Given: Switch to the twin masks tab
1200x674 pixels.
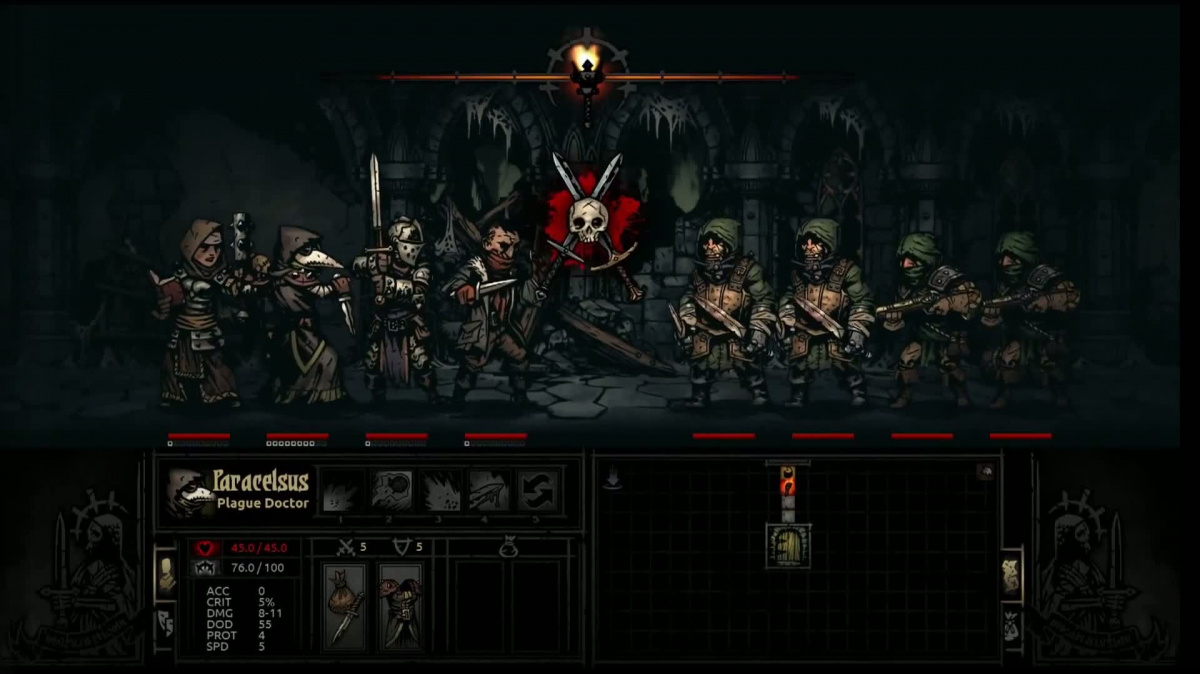Looking at the screenshot, I should coord(166,623).
